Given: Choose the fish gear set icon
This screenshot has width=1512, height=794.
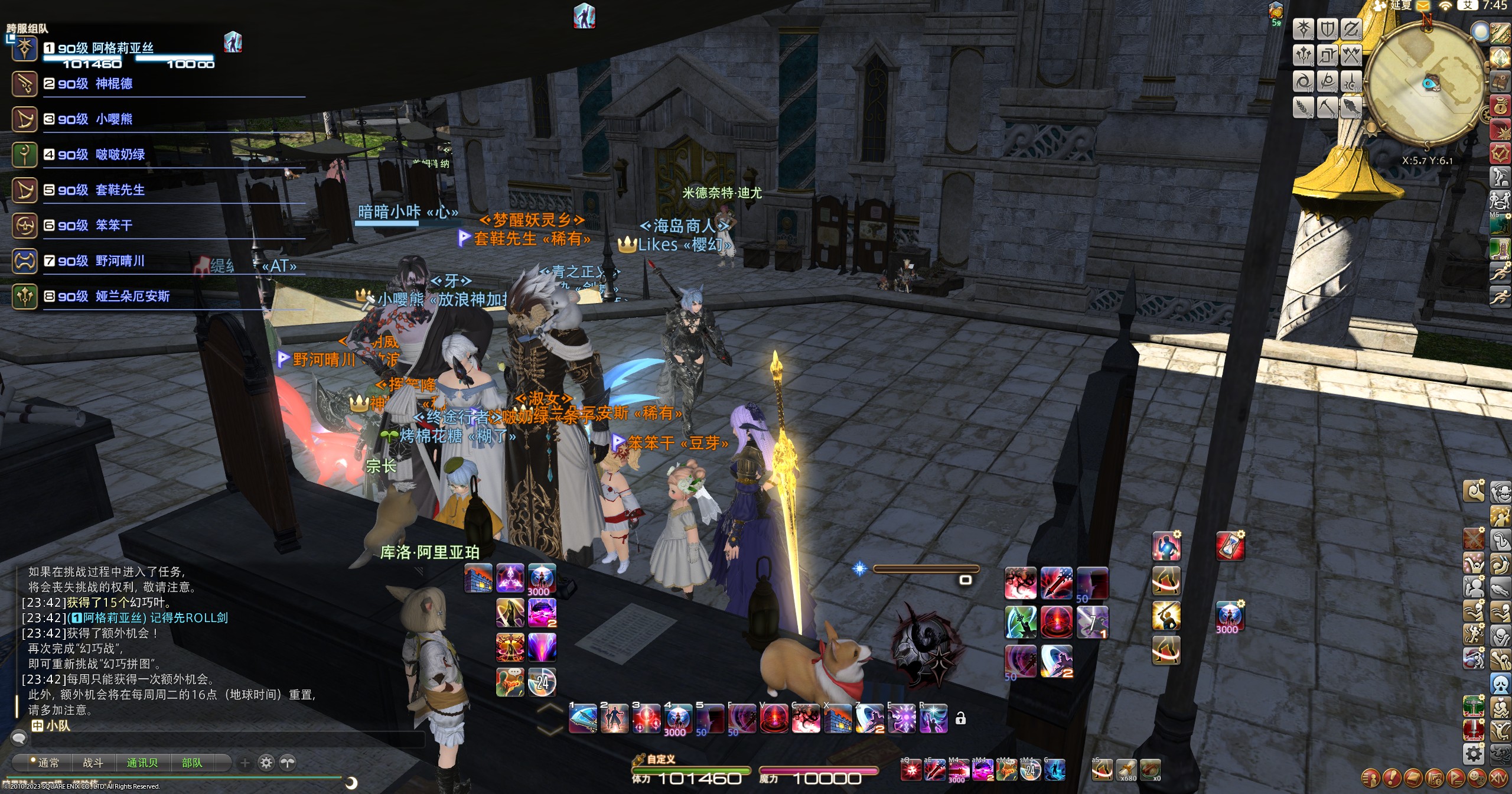Looking at the screenshot, I should click(1351, 107).
